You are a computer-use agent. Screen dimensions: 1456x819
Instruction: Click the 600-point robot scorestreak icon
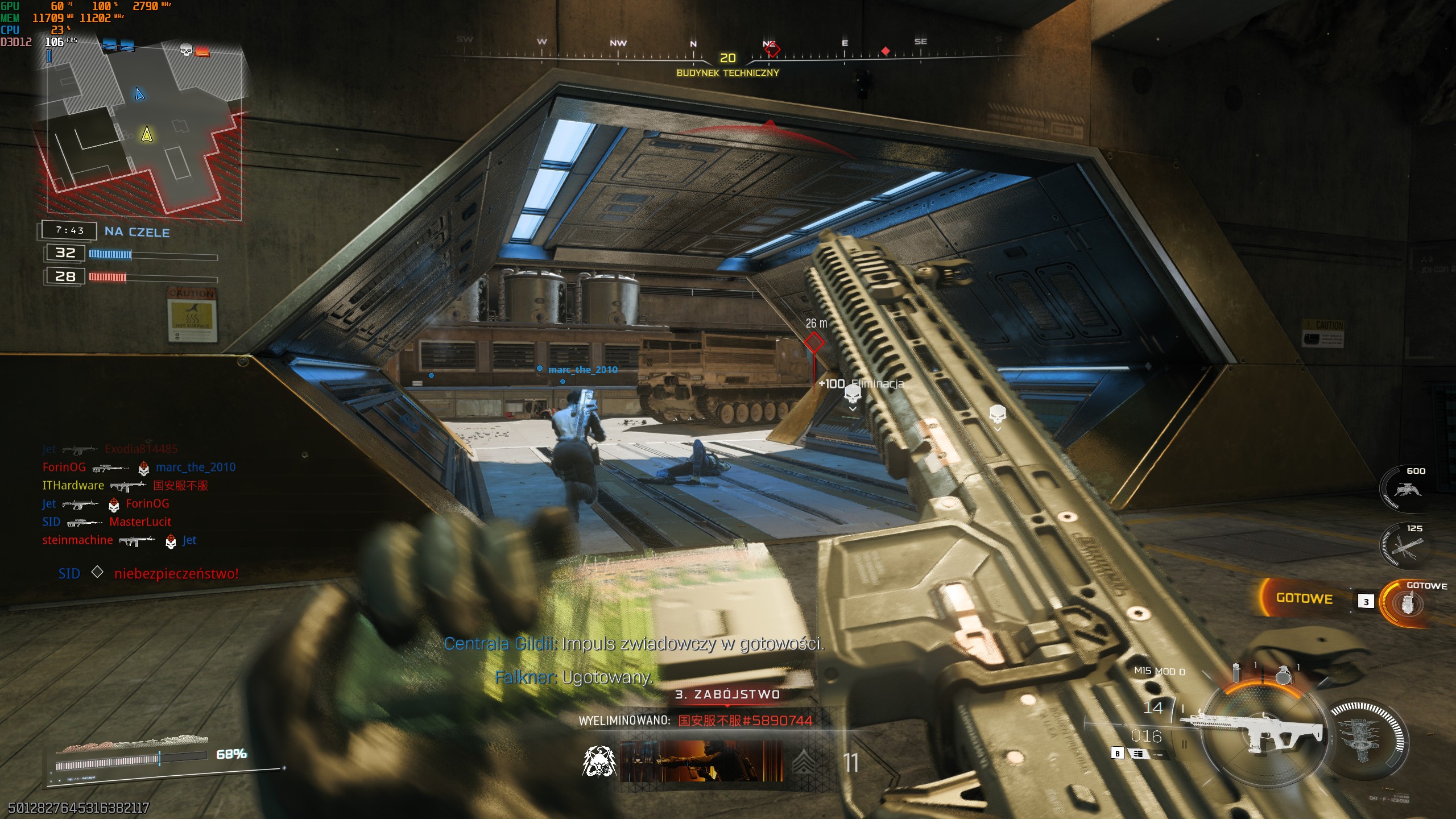pyautogui.click(x=1406, y=489)
